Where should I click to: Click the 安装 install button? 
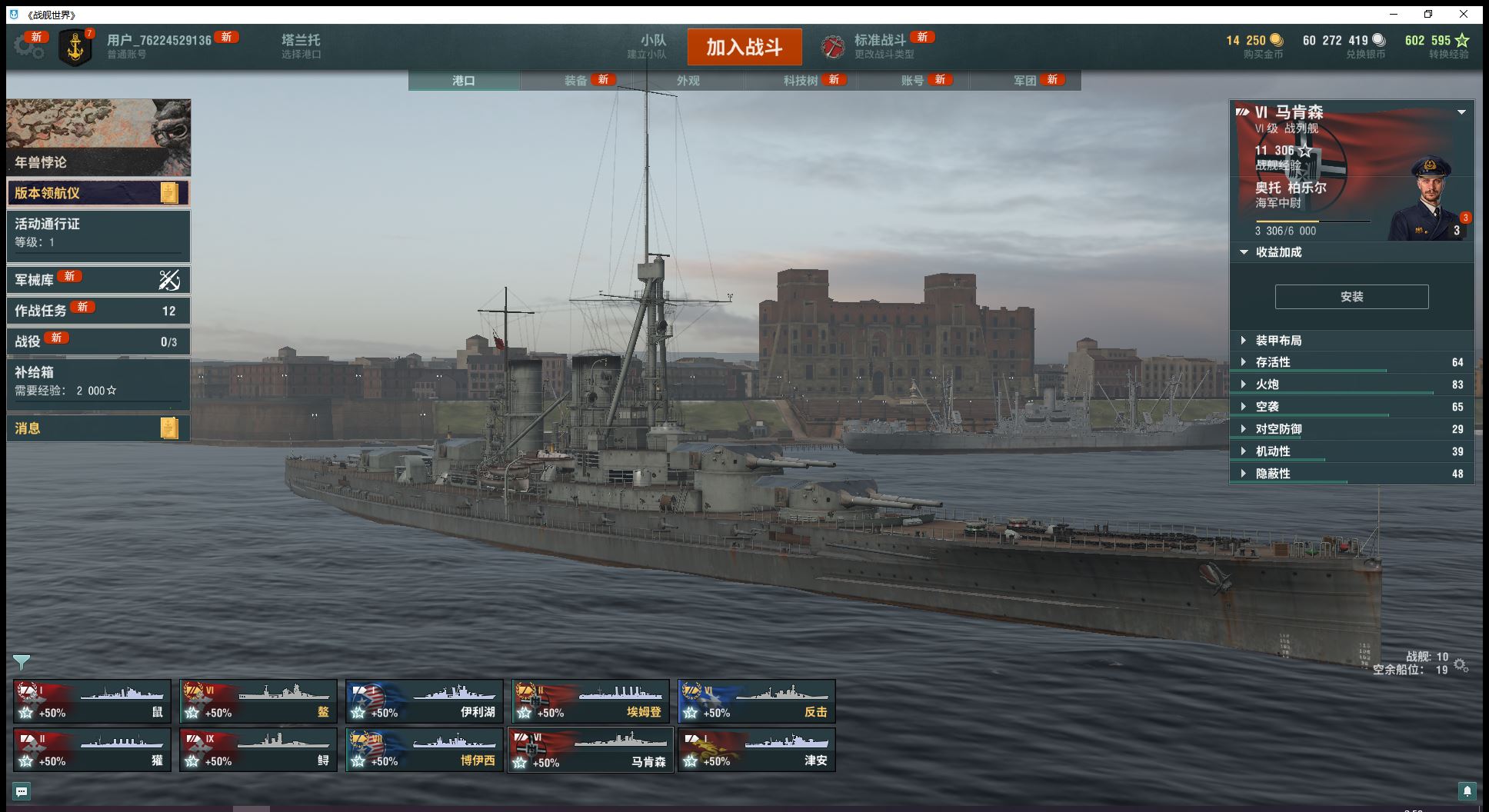(1351, 297)
